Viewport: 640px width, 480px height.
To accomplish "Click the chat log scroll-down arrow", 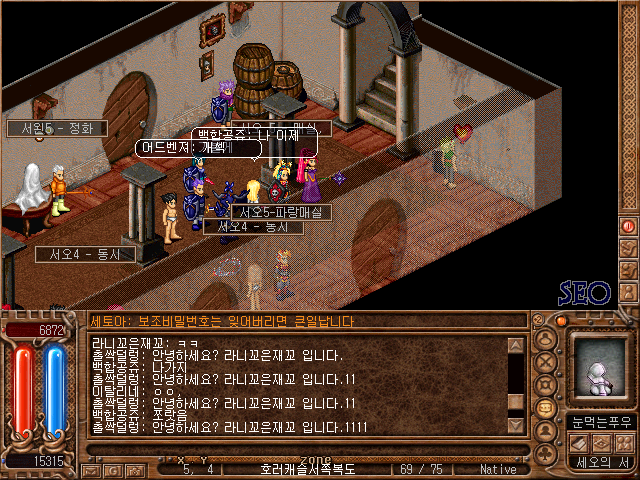I will click(x=516, y=424).
